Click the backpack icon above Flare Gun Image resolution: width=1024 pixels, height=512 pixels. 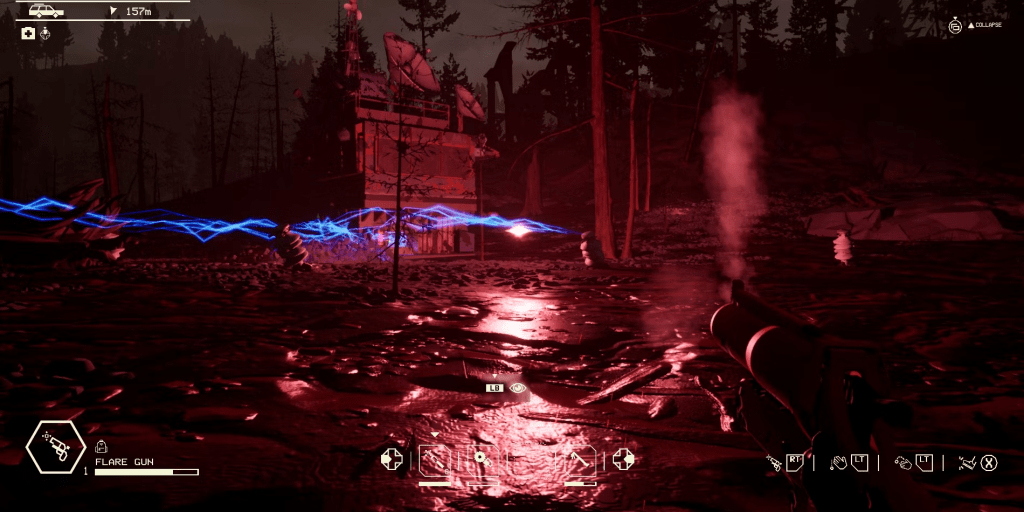click(100, 447)
